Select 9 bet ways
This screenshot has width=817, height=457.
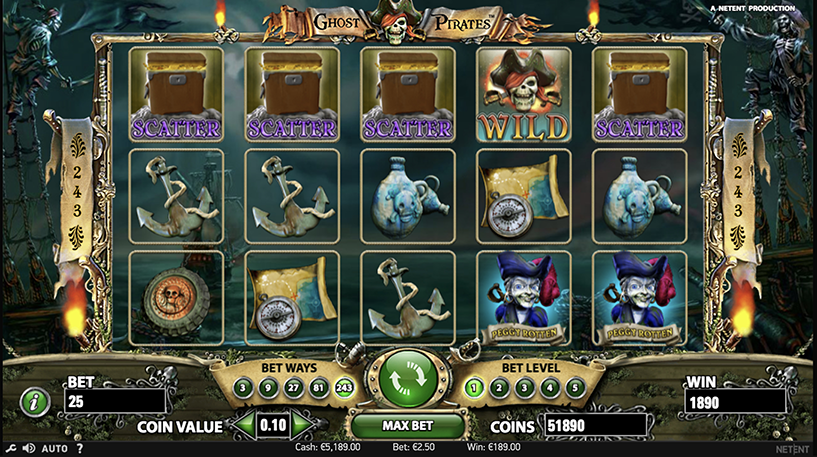click(x=266, y=387)
